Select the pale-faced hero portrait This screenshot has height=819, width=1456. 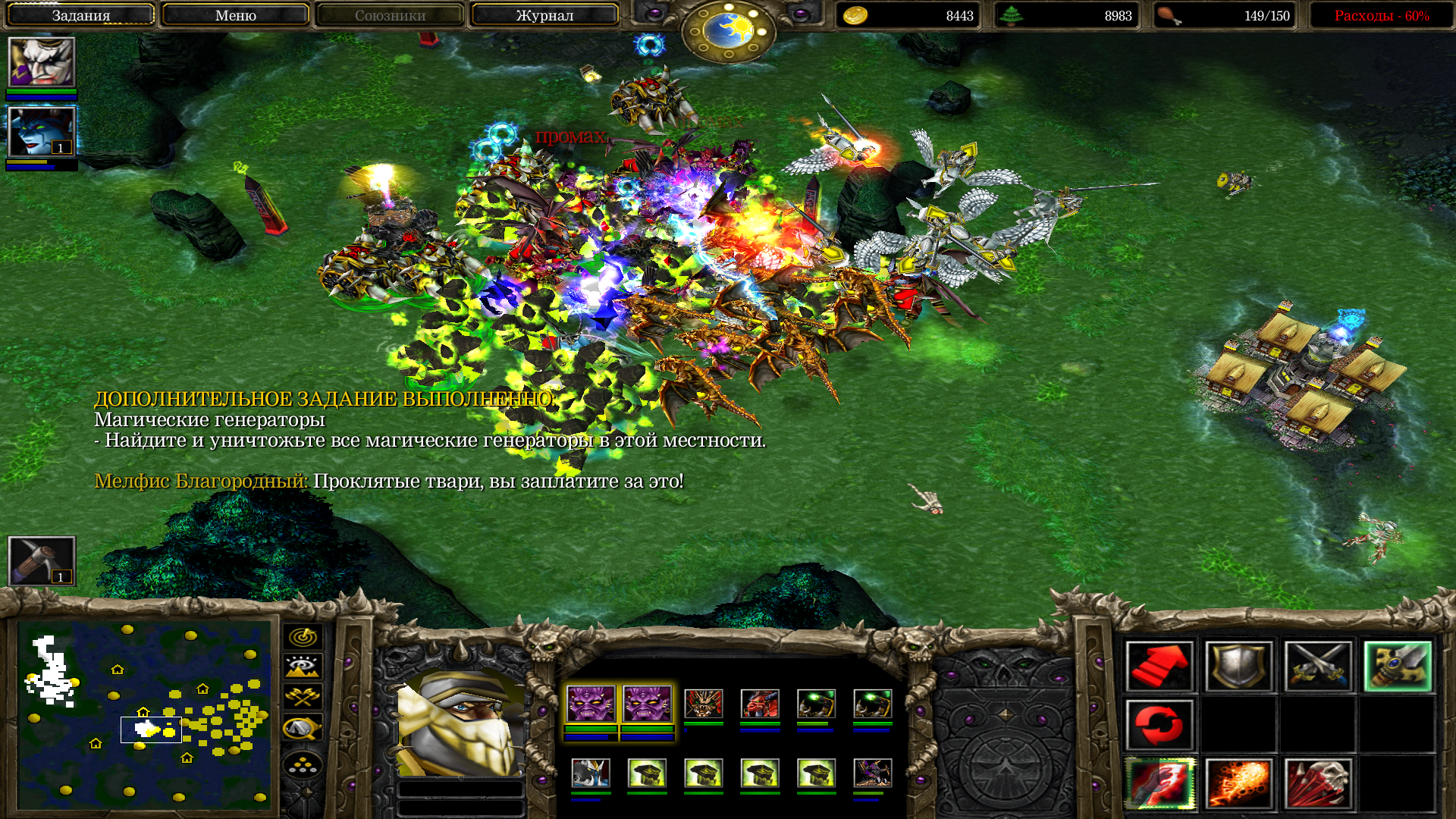[x=42, y=62]
